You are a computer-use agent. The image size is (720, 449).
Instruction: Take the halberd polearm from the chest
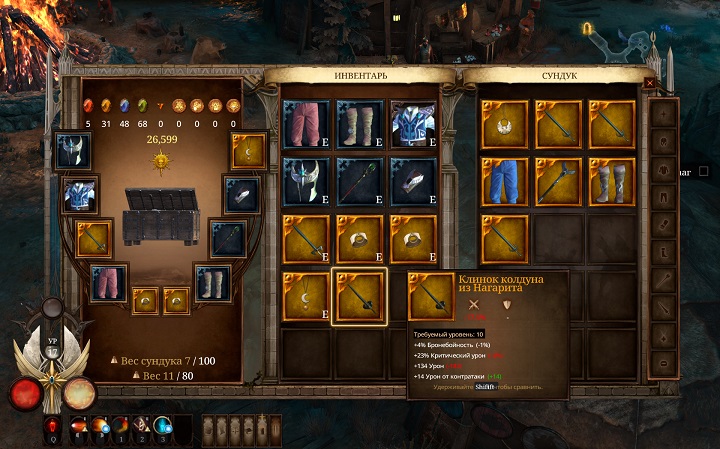point(558,180)
